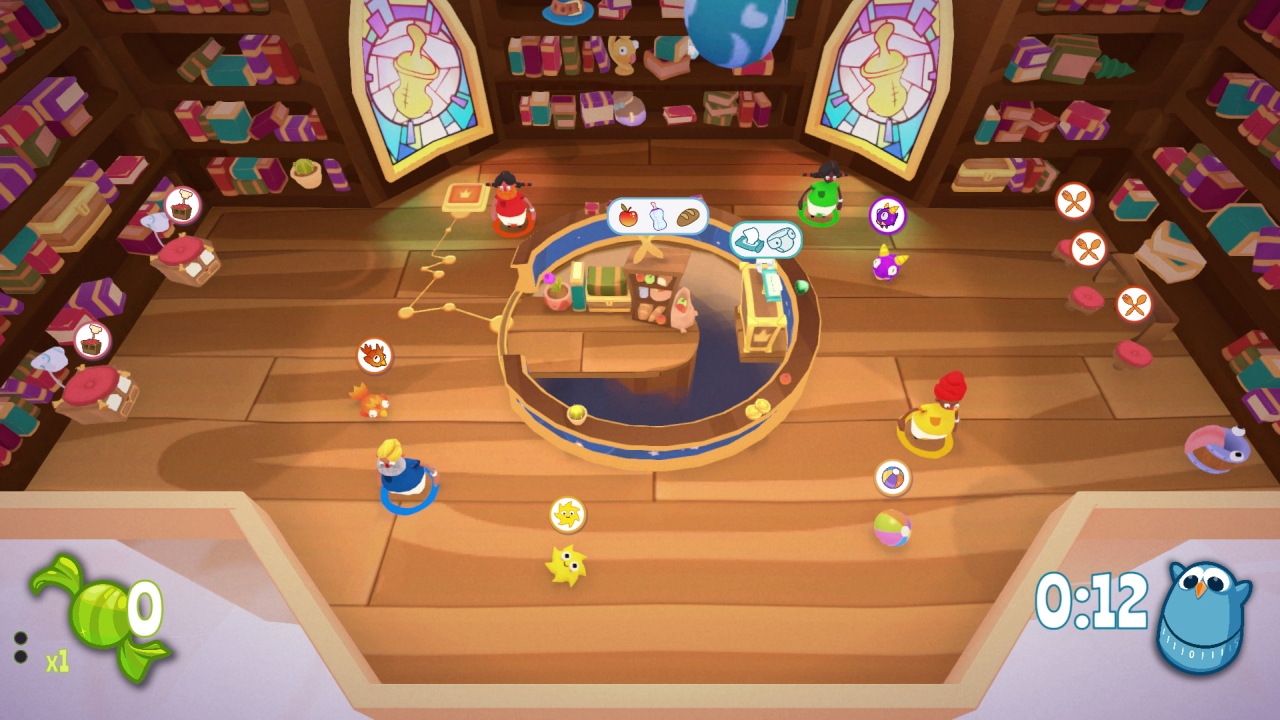Expand the bottom fork-and-spoon badge marker
Viewport: 1280px width, 720px height.
[1133, 305]
